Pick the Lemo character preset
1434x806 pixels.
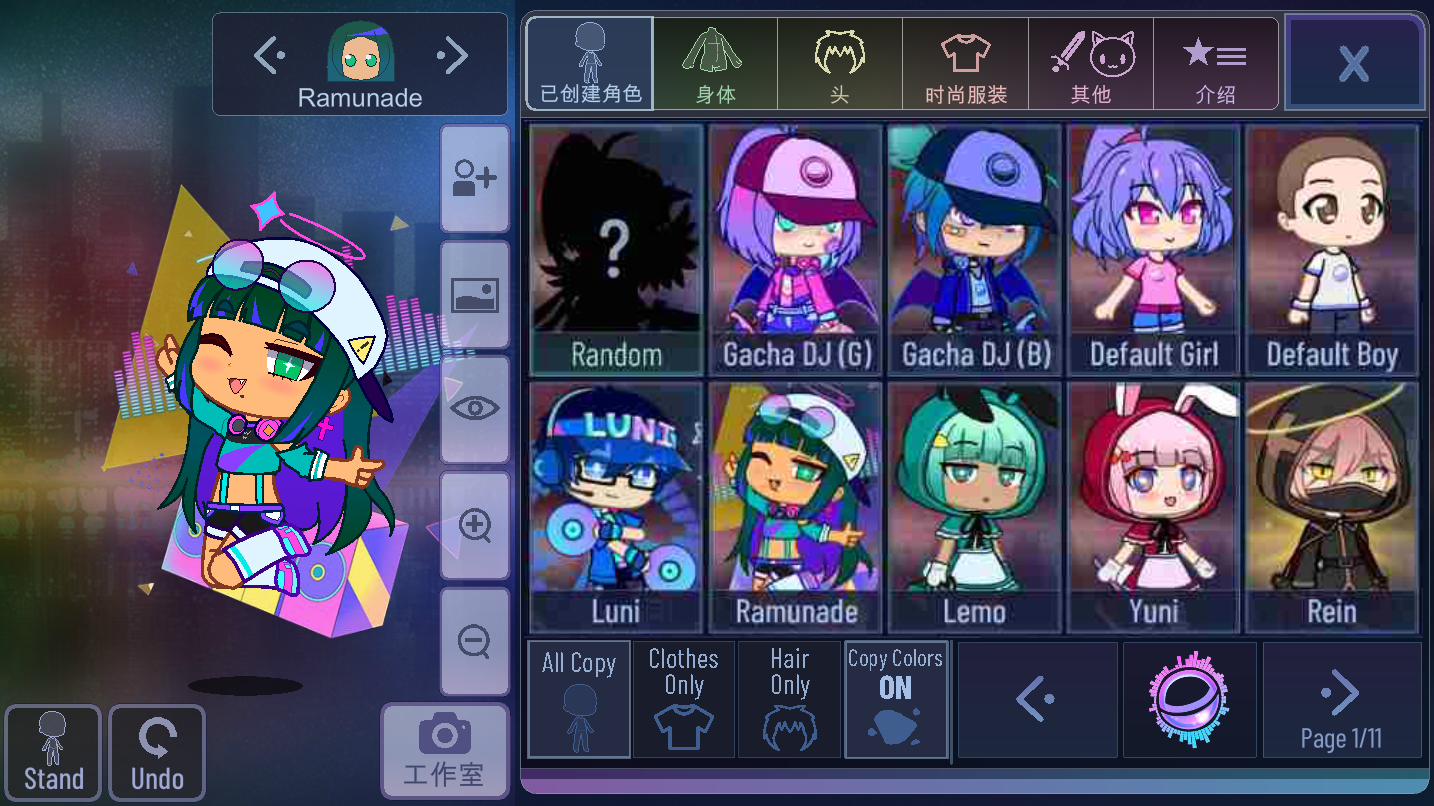[974, 507]
